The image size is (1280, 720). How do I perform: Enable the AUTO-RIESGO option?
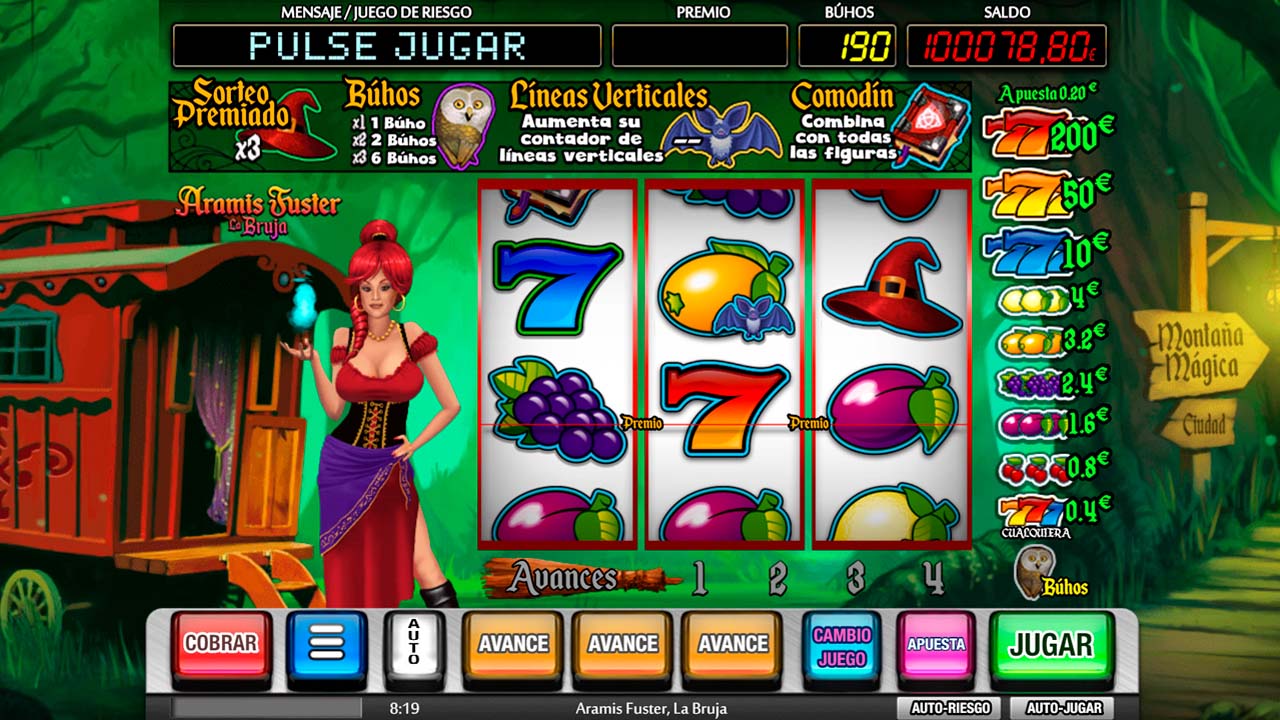click(x=950, y=708)
